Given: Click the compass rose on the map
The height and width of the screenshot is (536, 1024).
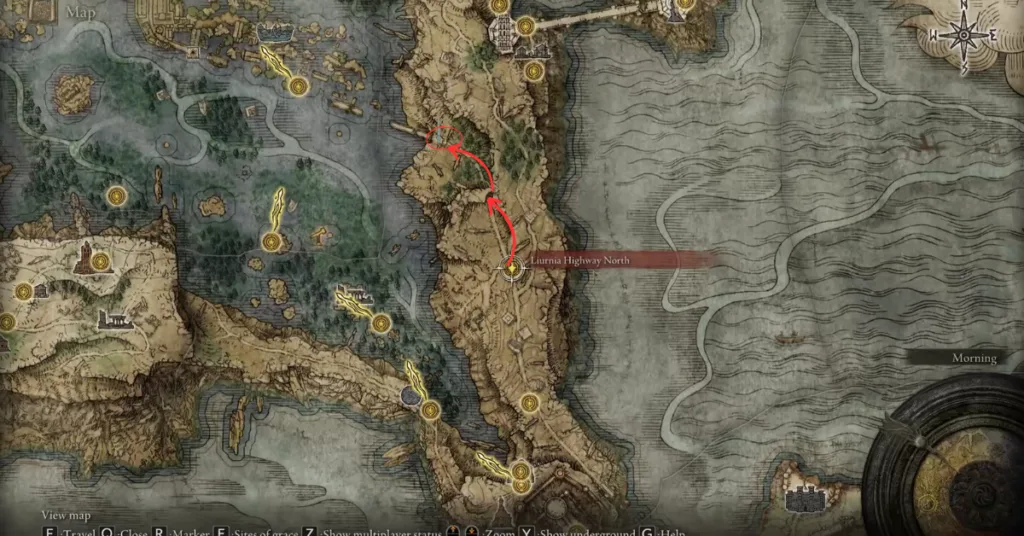Looking at the screenshot, I should point(963,35).
